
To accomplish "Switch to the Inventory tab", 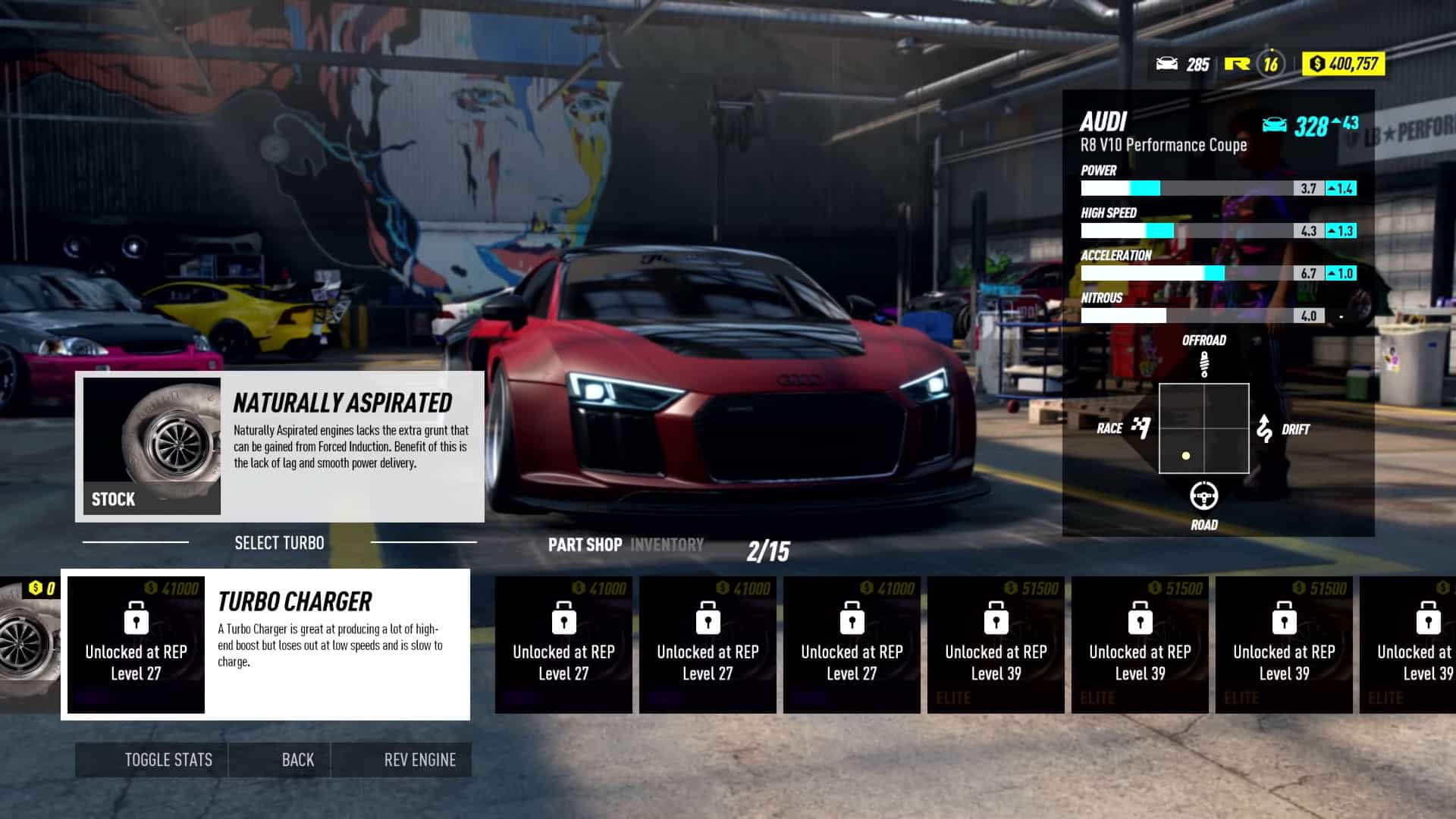I will [666, 544].
